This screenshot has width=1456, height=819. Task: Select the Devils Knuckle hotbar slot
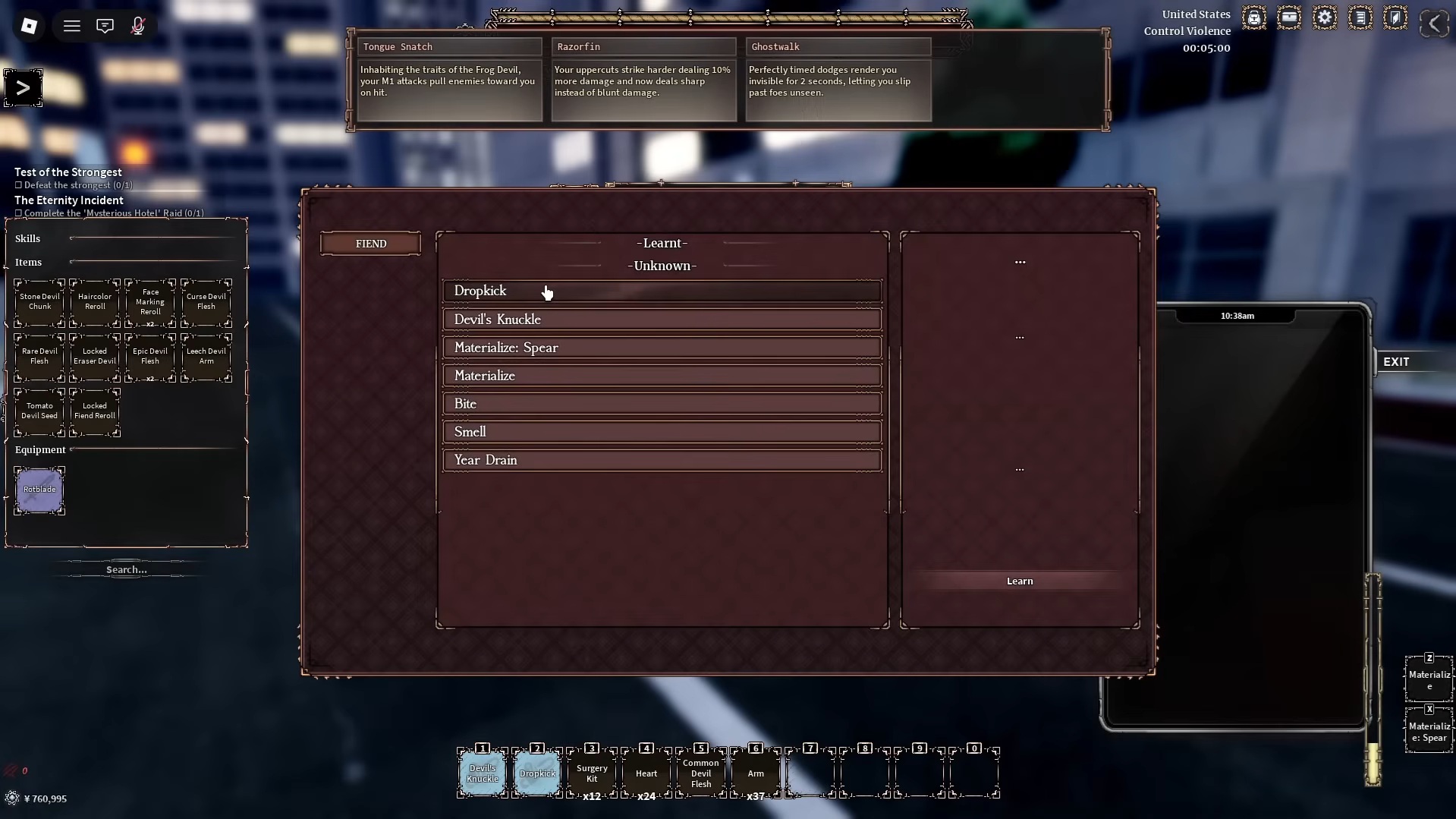[482, 773]
